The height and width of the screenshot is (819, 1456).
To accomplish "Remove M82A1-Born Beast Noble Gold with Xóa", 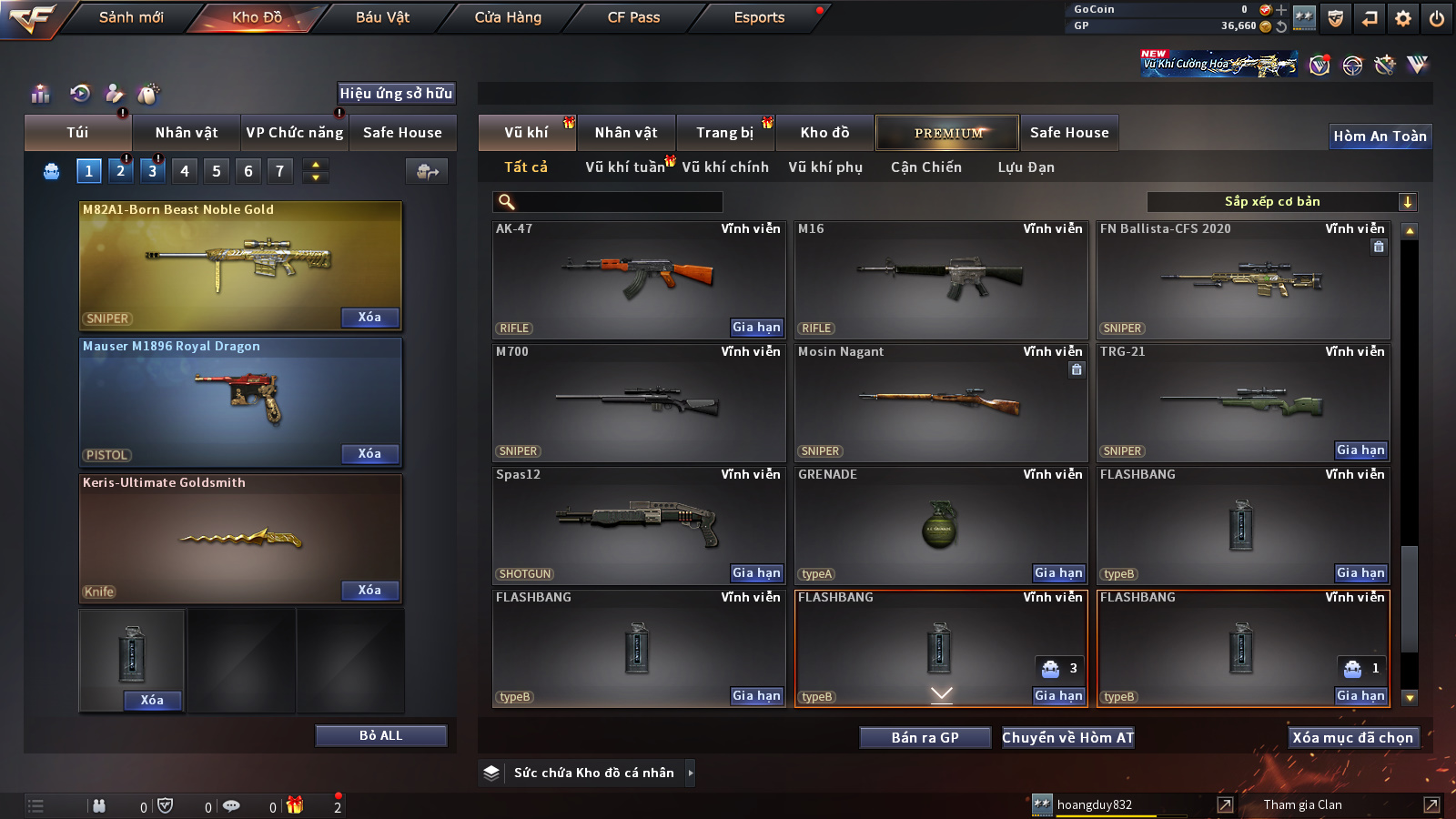I will (369, 318).
